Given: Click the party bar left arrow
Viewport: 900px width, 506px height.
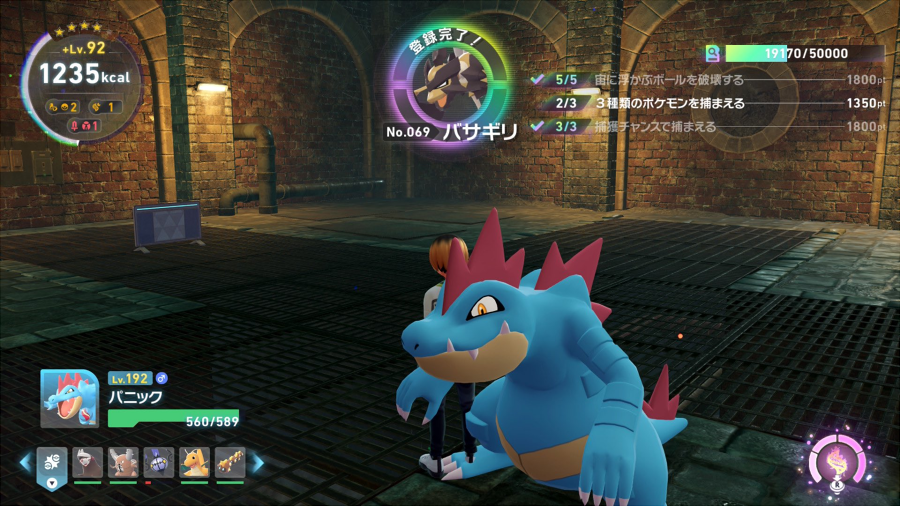Looking at the screenshot, I should click(25, 463).
